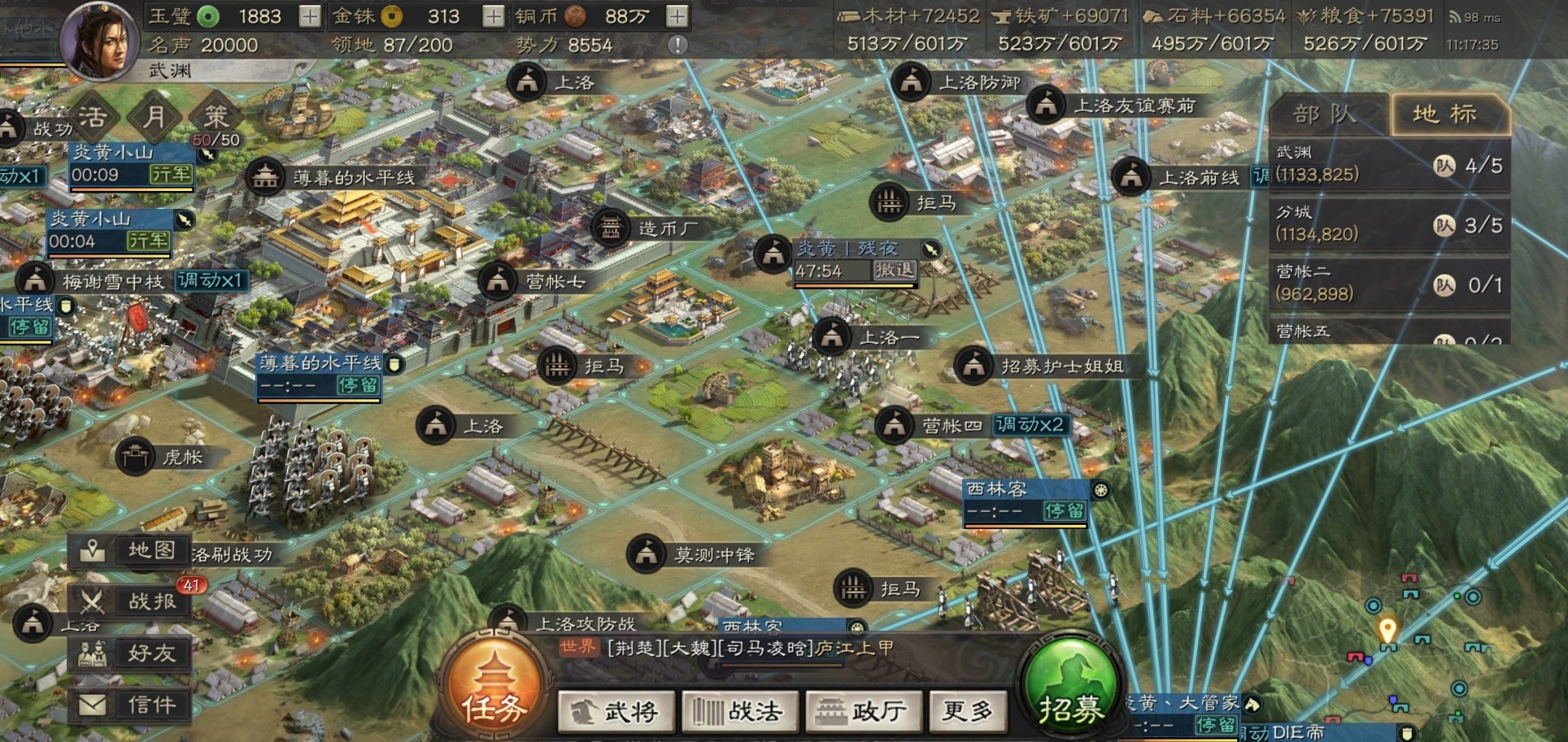This screenshot has height=742, width=1568.
Task: Open the 信件 mail inbox
Action: (129, 704)
